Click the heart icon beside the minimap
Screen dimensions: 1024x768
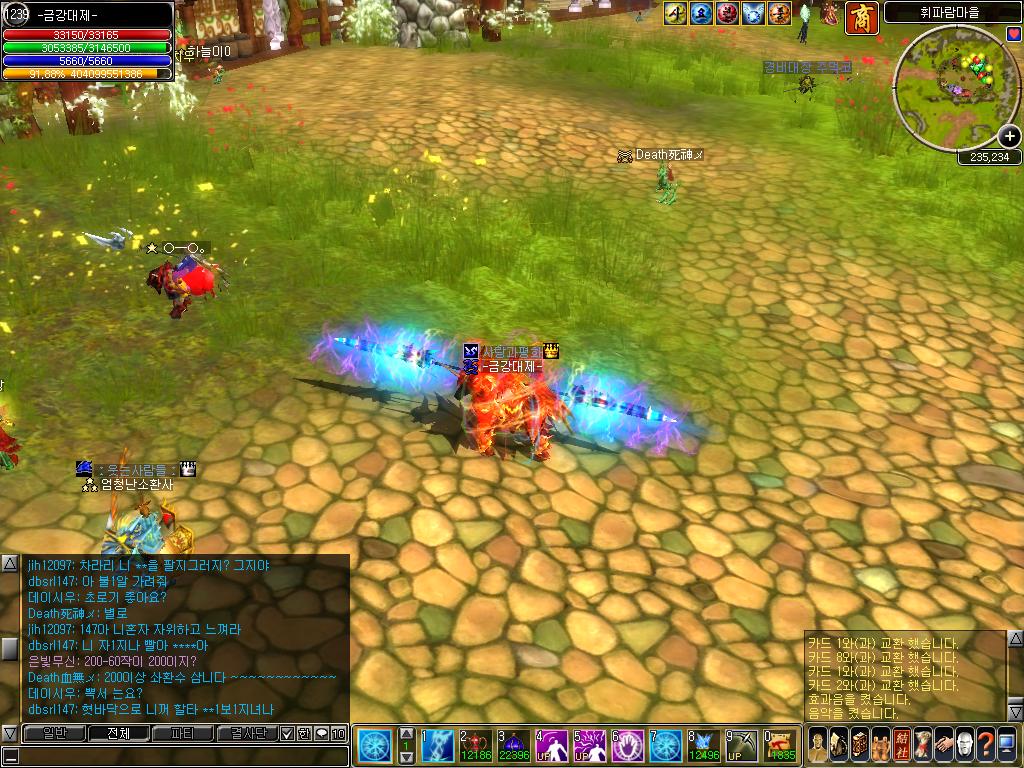[1014, 33]
